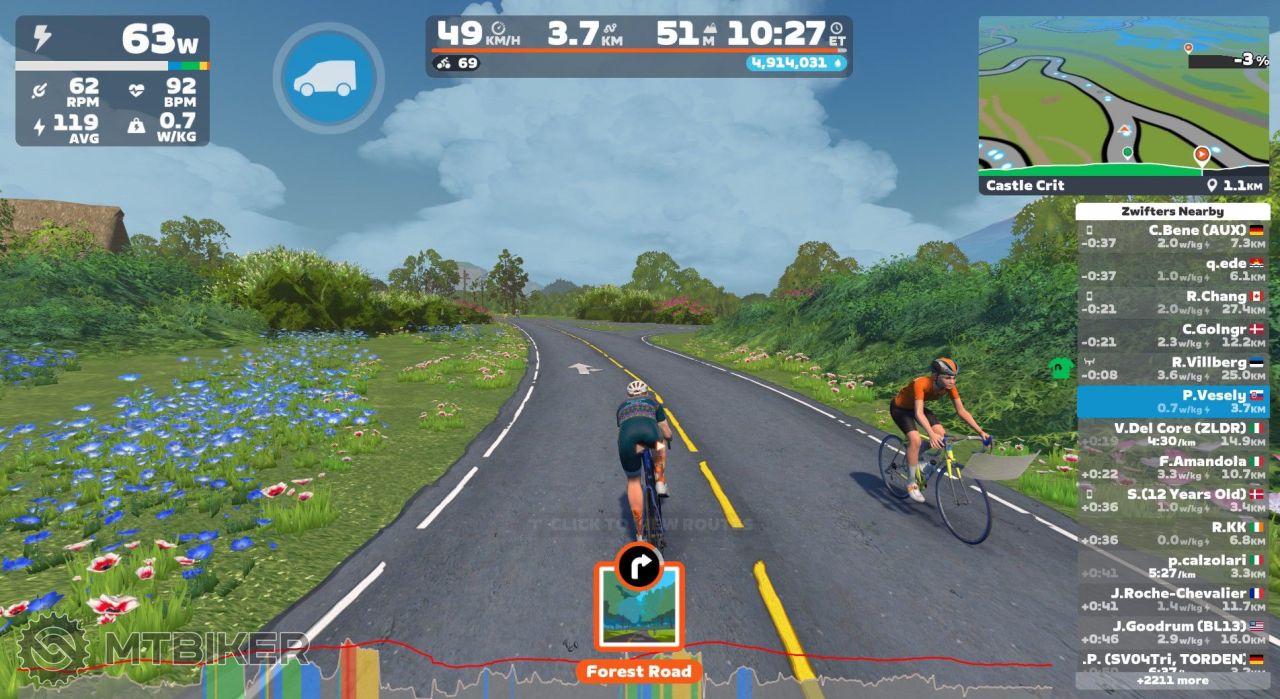The width and height of the screenshot is (1280, 699).
Task: Click the speed and distance HUD bar
Action: [638, 46]
